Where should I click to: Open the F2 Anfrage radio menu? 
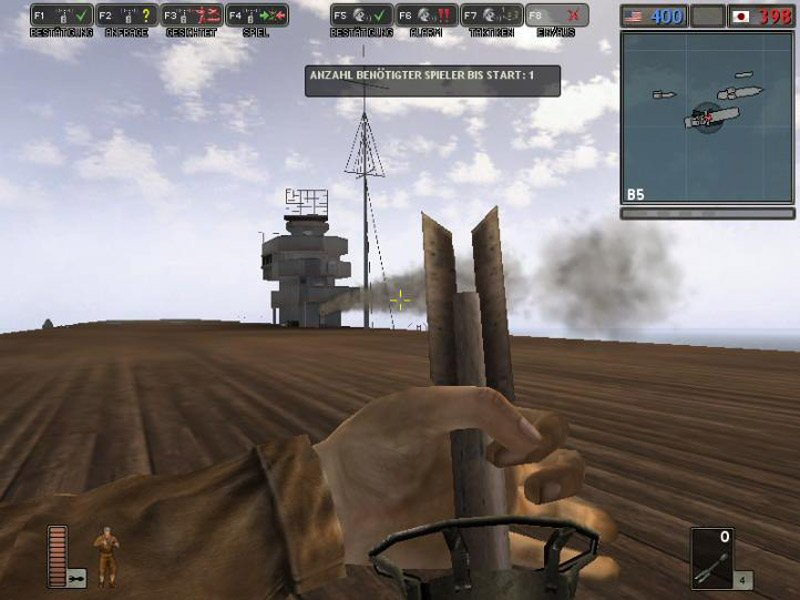coord(127,16)
